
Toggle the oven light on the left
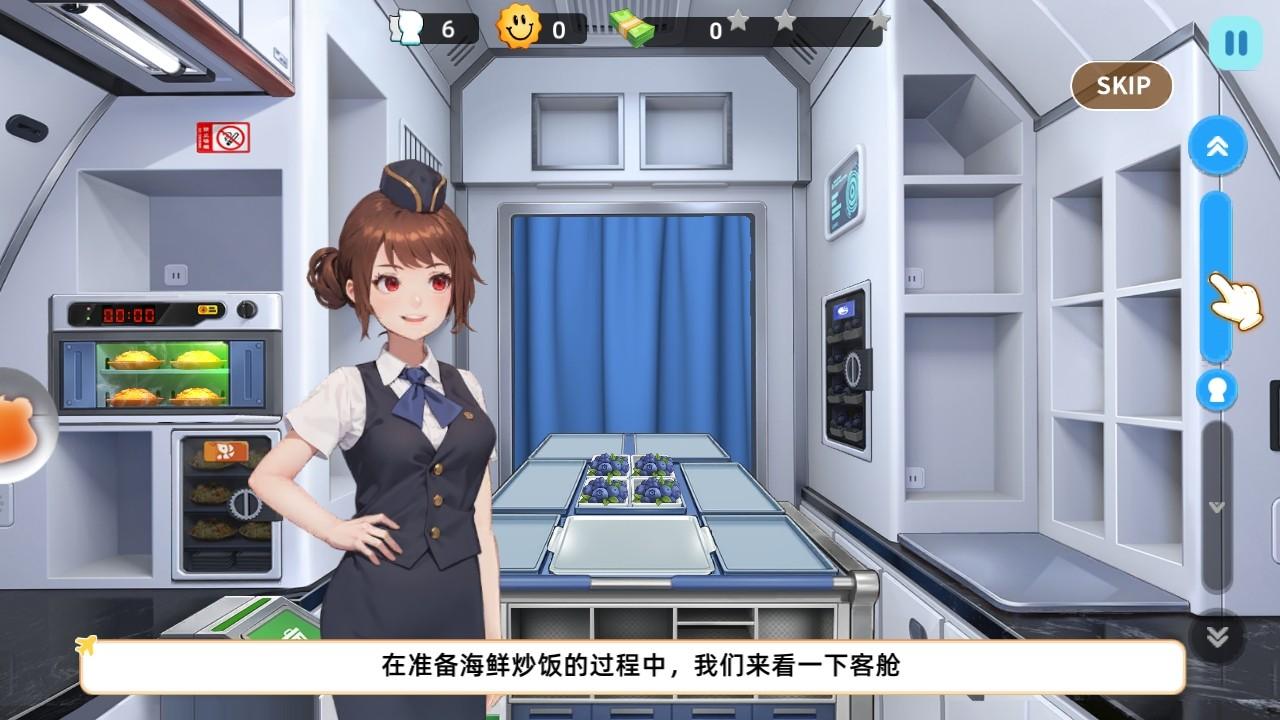point(208,309)
